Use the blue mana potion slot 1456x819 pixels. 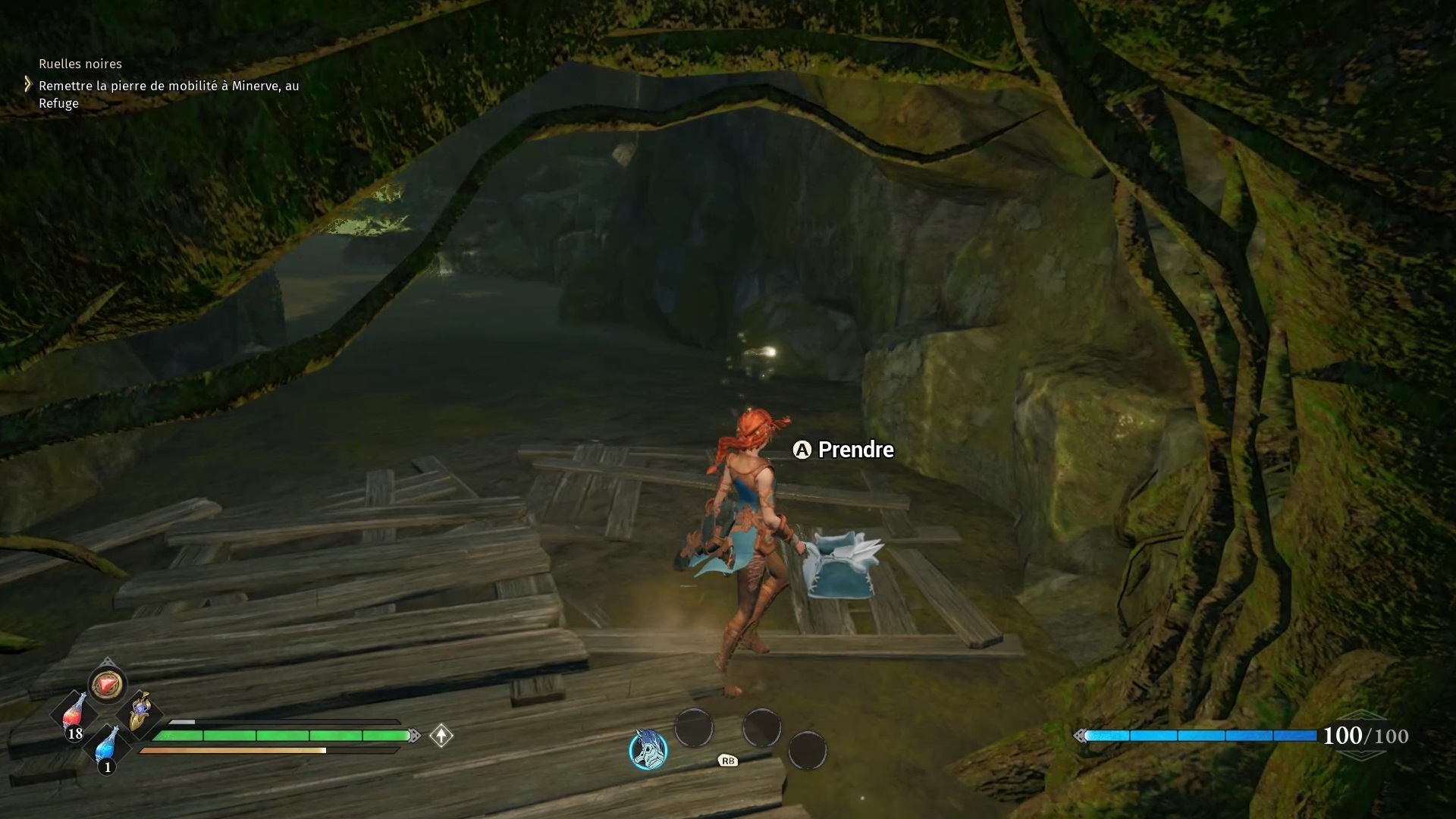pos(108,746)
